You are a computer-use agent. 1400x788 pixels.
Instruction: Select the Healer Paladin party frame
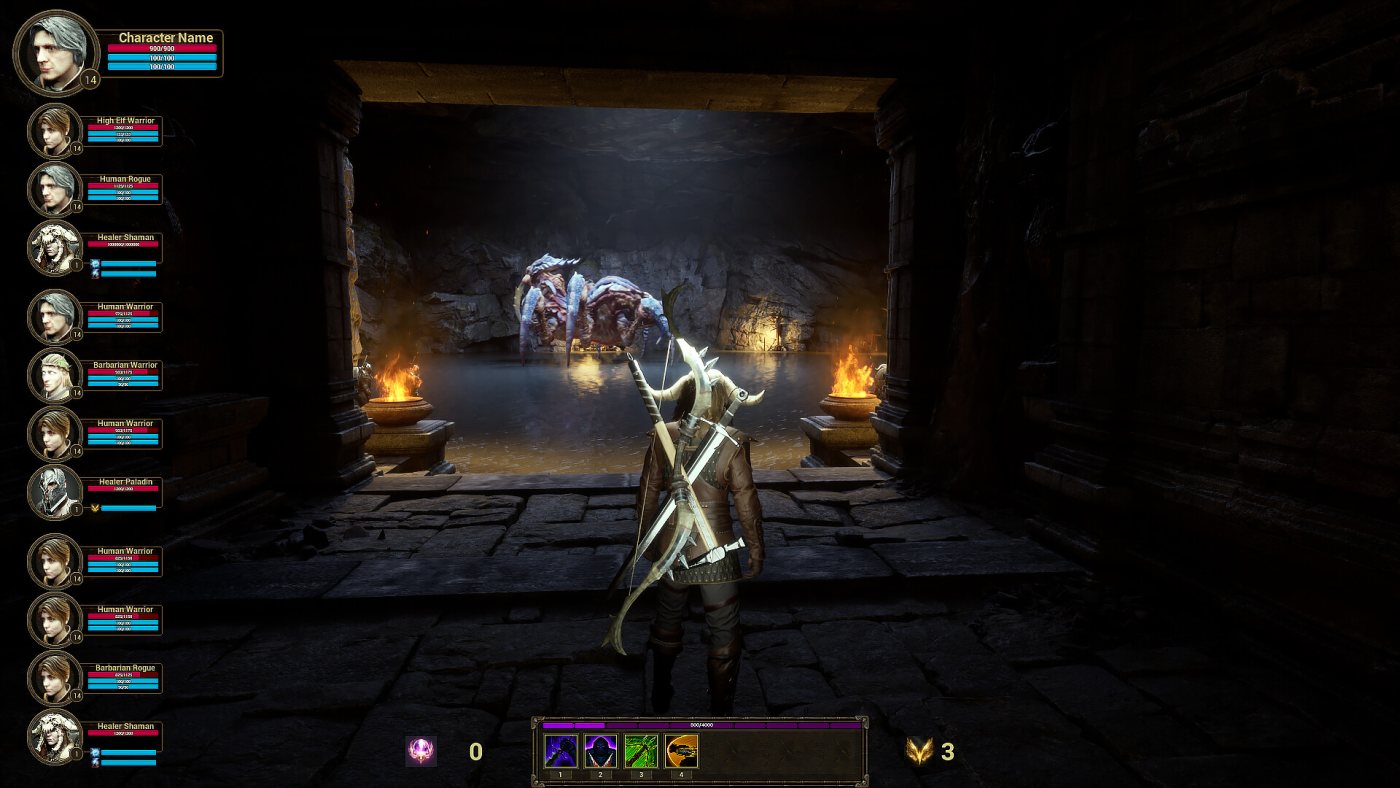point(54,492)
